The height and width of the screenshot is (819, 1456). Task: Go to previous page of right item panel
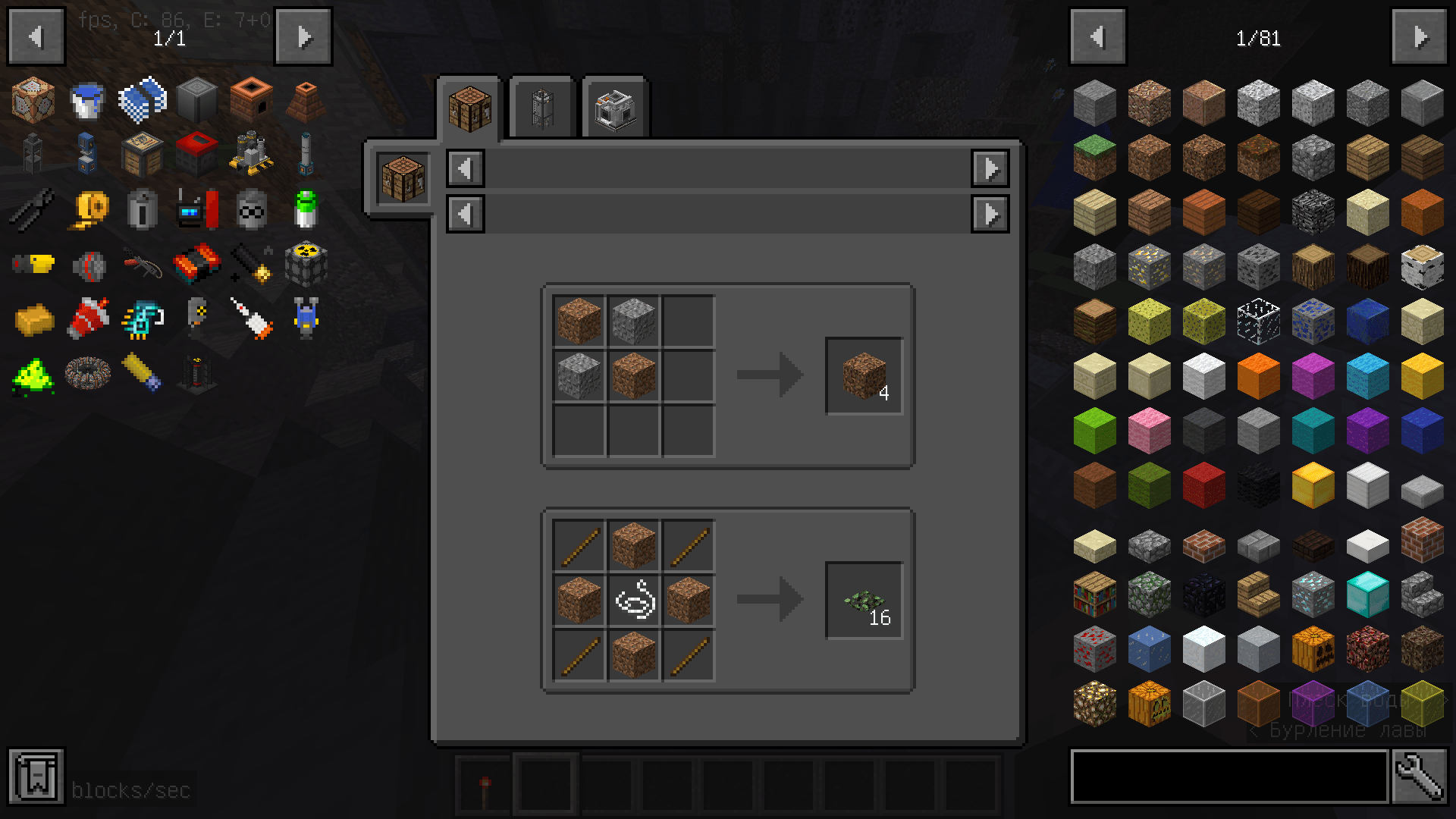pos(1097,36)
